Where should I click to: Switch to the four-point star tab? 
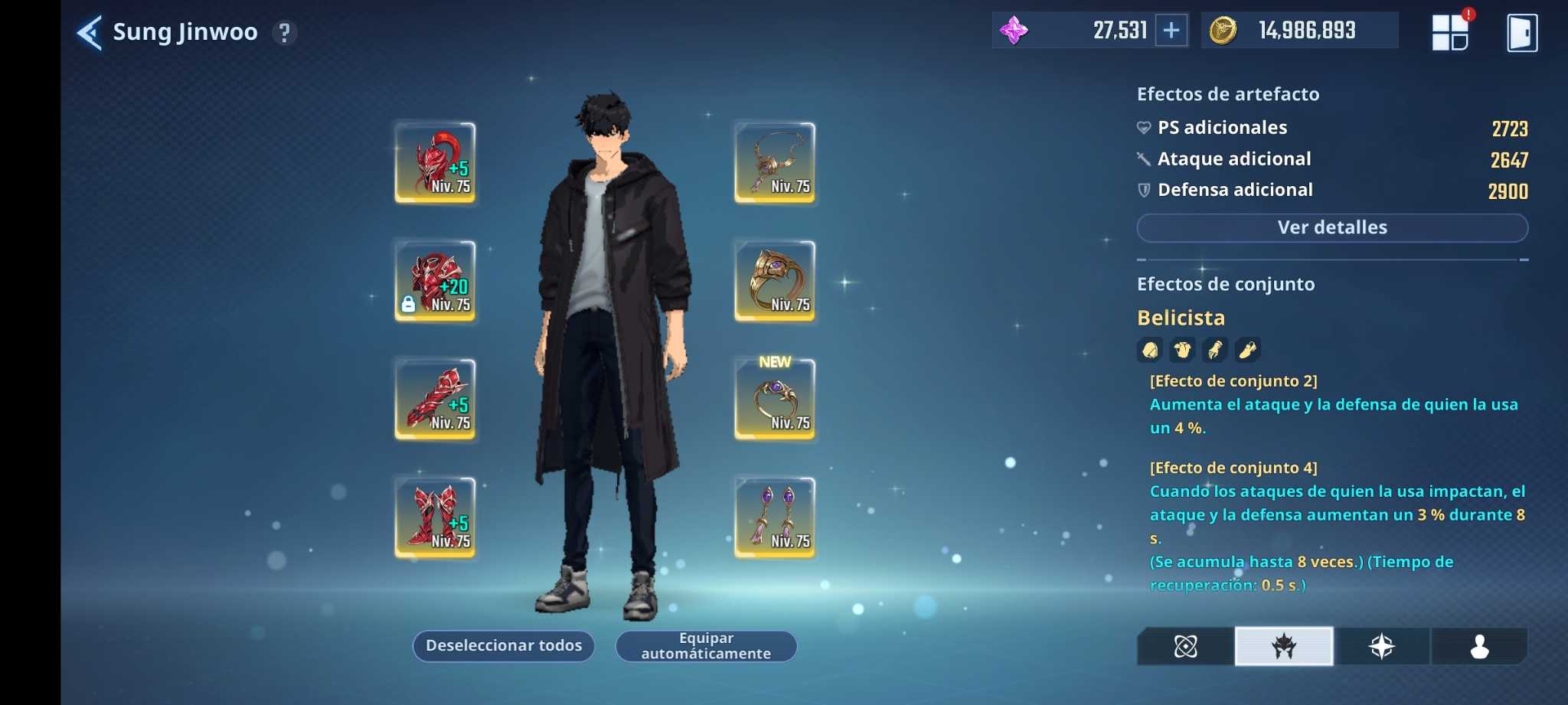(1382, 647)
